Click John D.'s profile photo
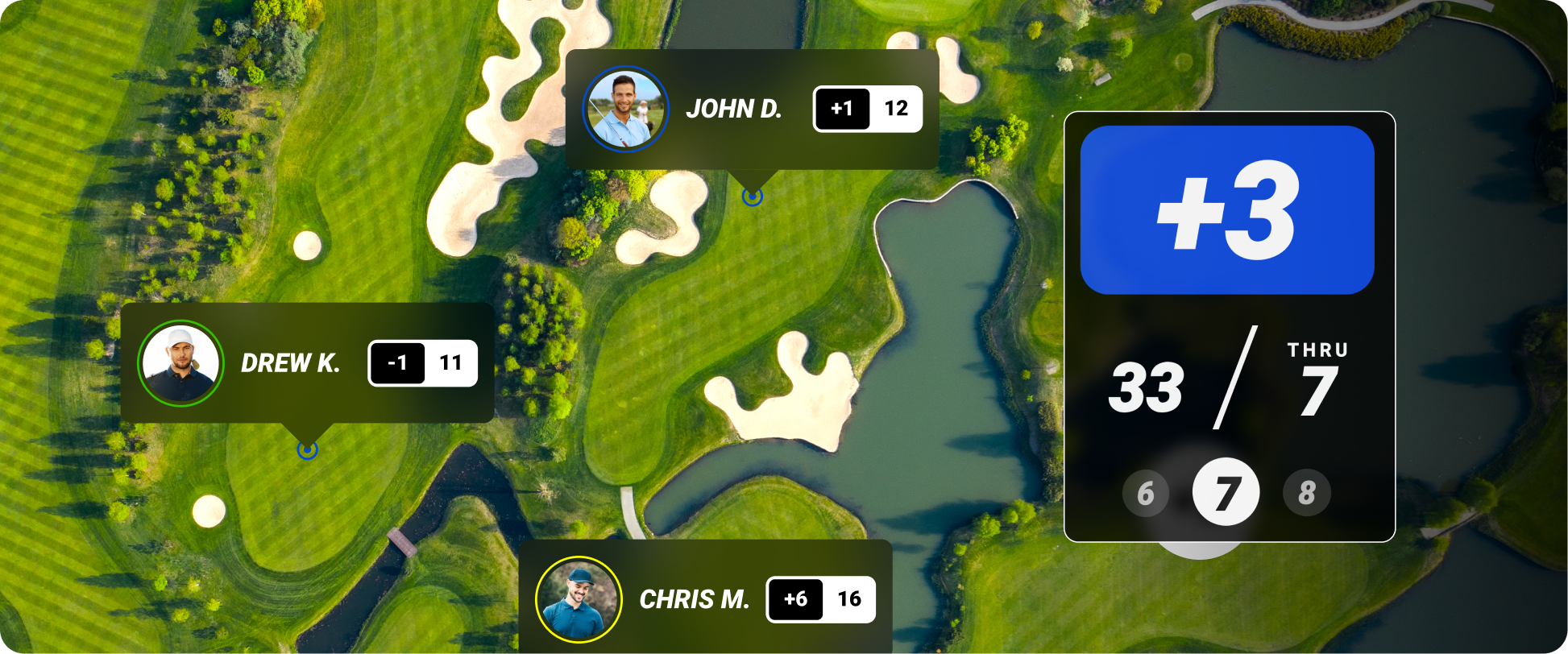Screen dimensions: 1568x654 click(625, 109)
